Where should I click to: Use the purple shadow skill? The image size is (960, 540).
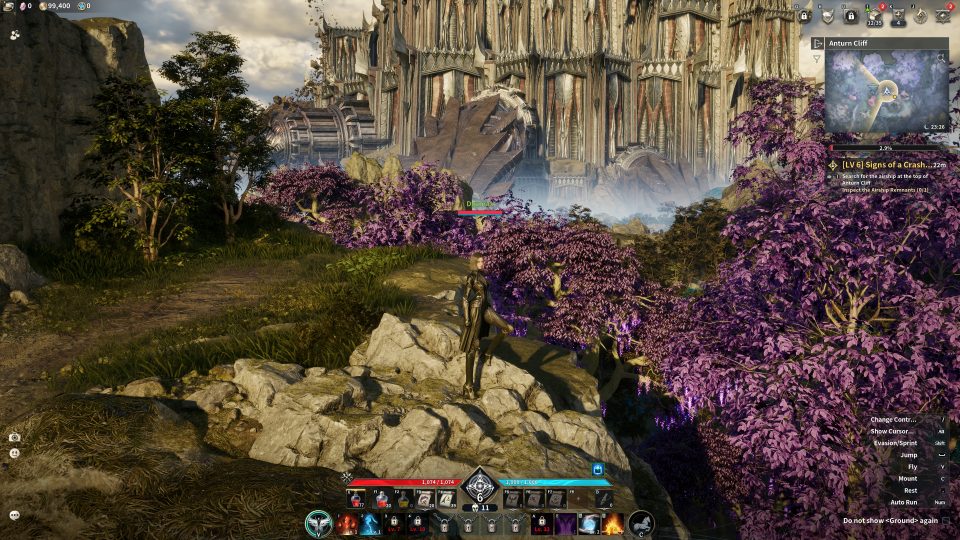565,524
